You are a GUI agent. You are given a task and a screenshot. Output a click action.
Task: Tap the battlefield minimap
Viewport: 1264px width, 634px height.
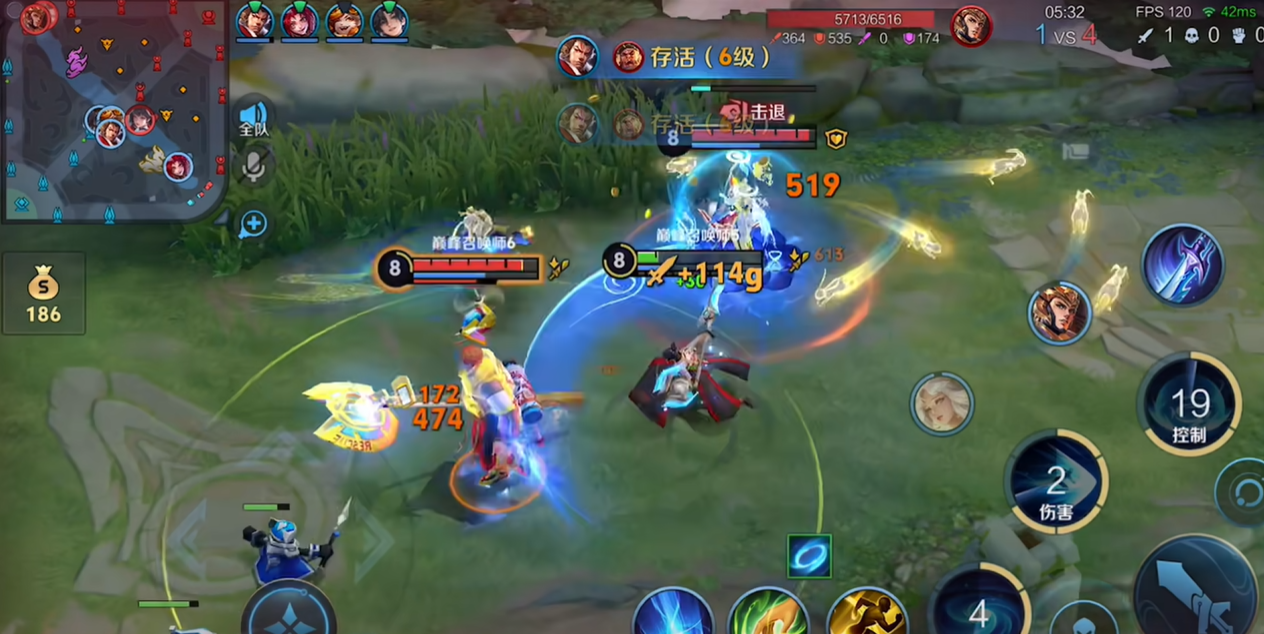[x=112, y=110]
